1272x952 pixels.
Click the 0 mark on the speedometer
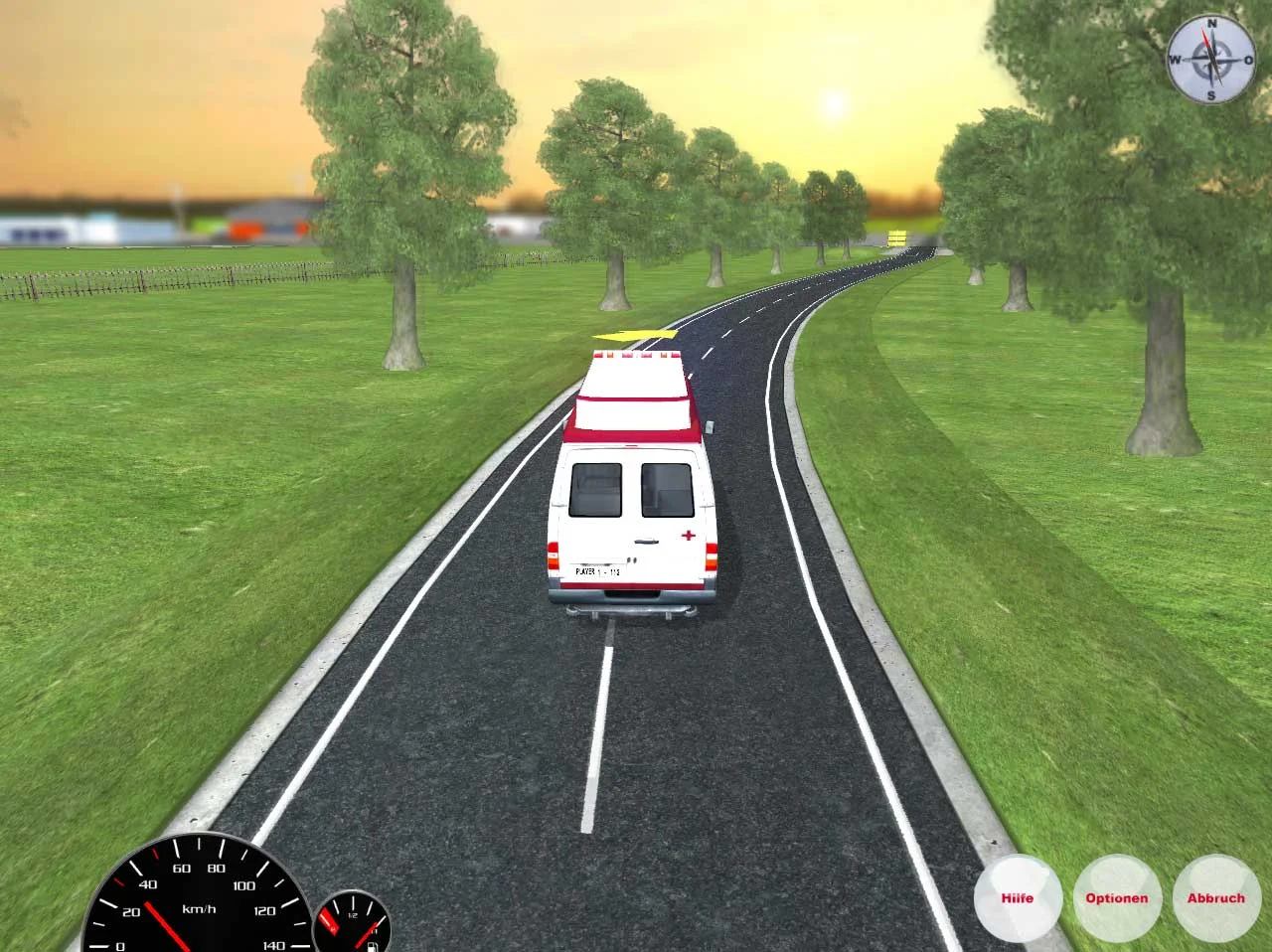coord(120,944)
